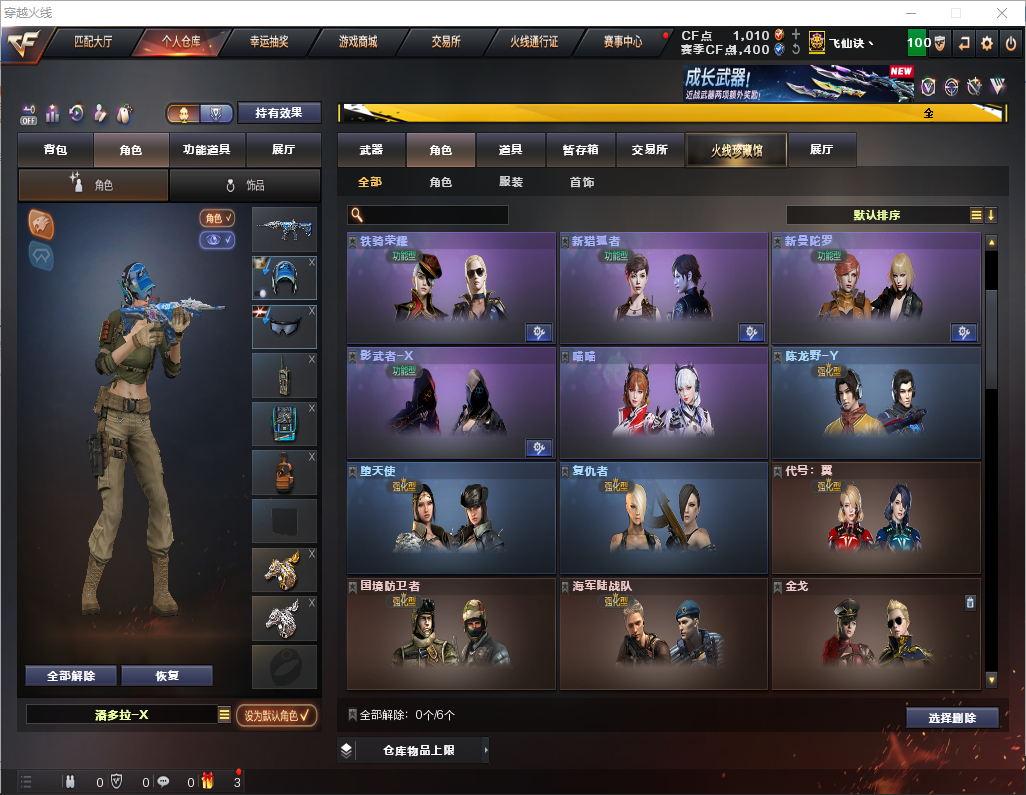
Task: Pick the 海军陆战队 character card
Action: pos(663,633)
